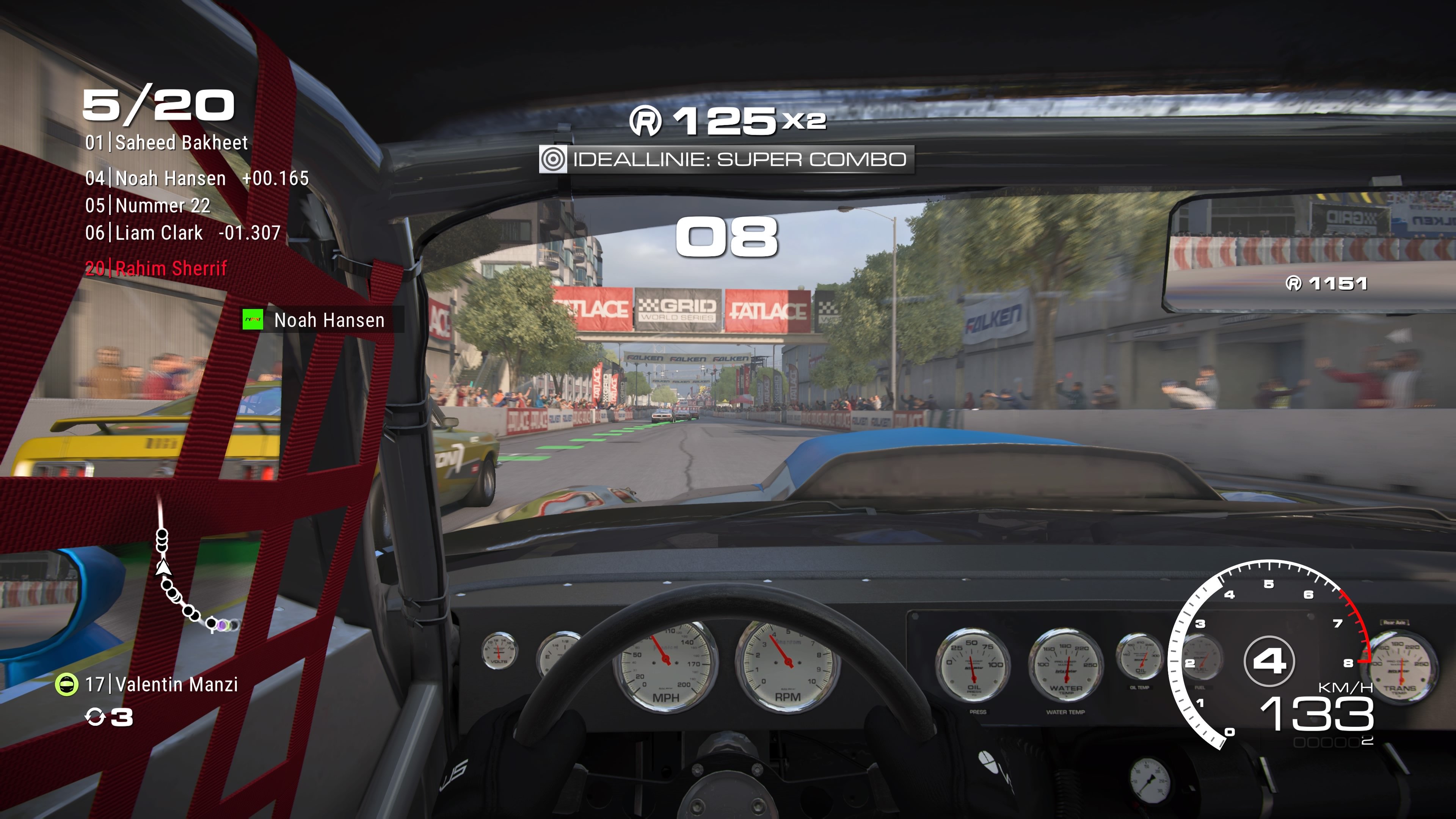The width and height of the screenshot is (1456, 819).
Task: Select Saheed Bakheet in the standings list
Action: [x=167, y=143]
